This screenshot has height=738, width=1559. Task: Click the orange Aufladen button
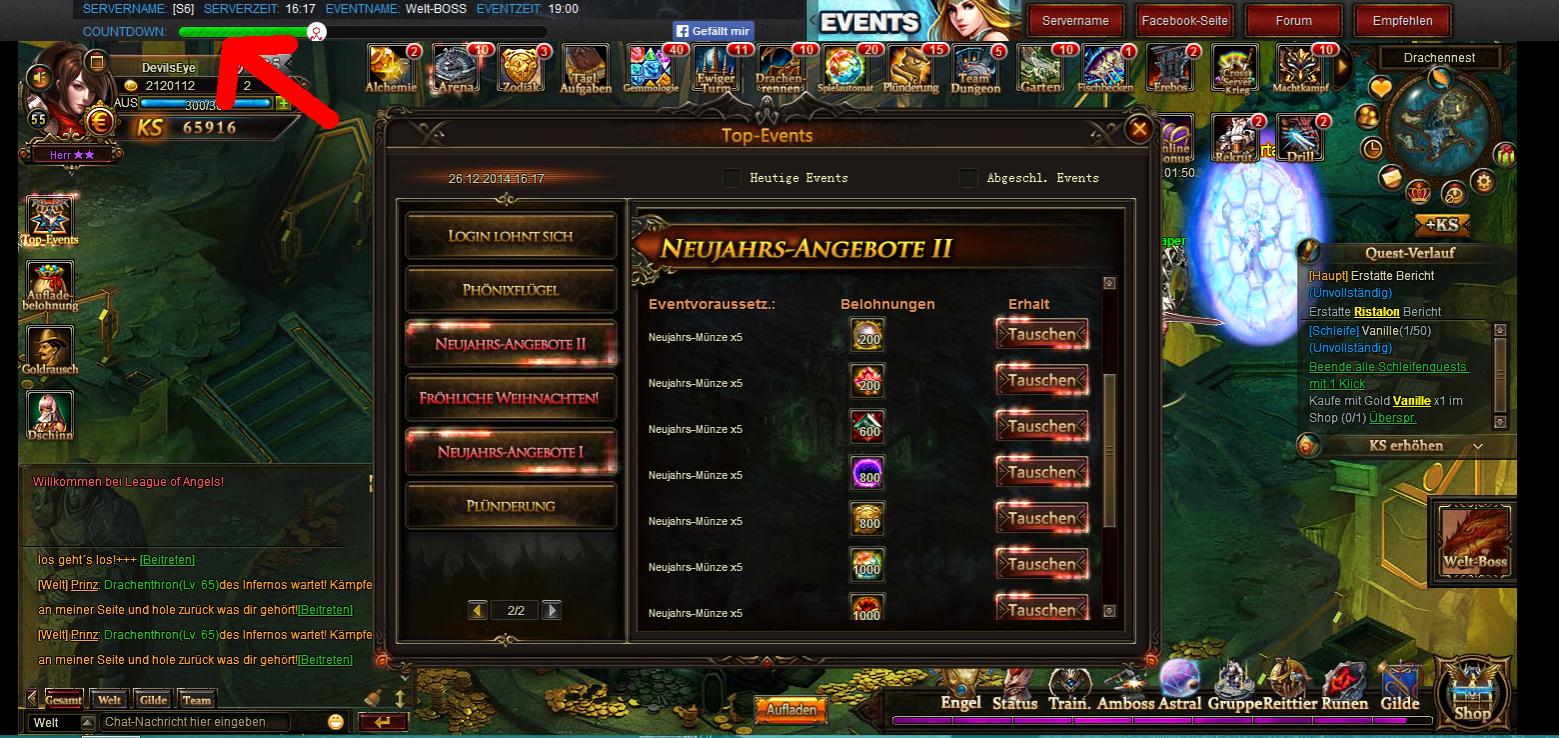pyautogui.click(x=791, y=710)
